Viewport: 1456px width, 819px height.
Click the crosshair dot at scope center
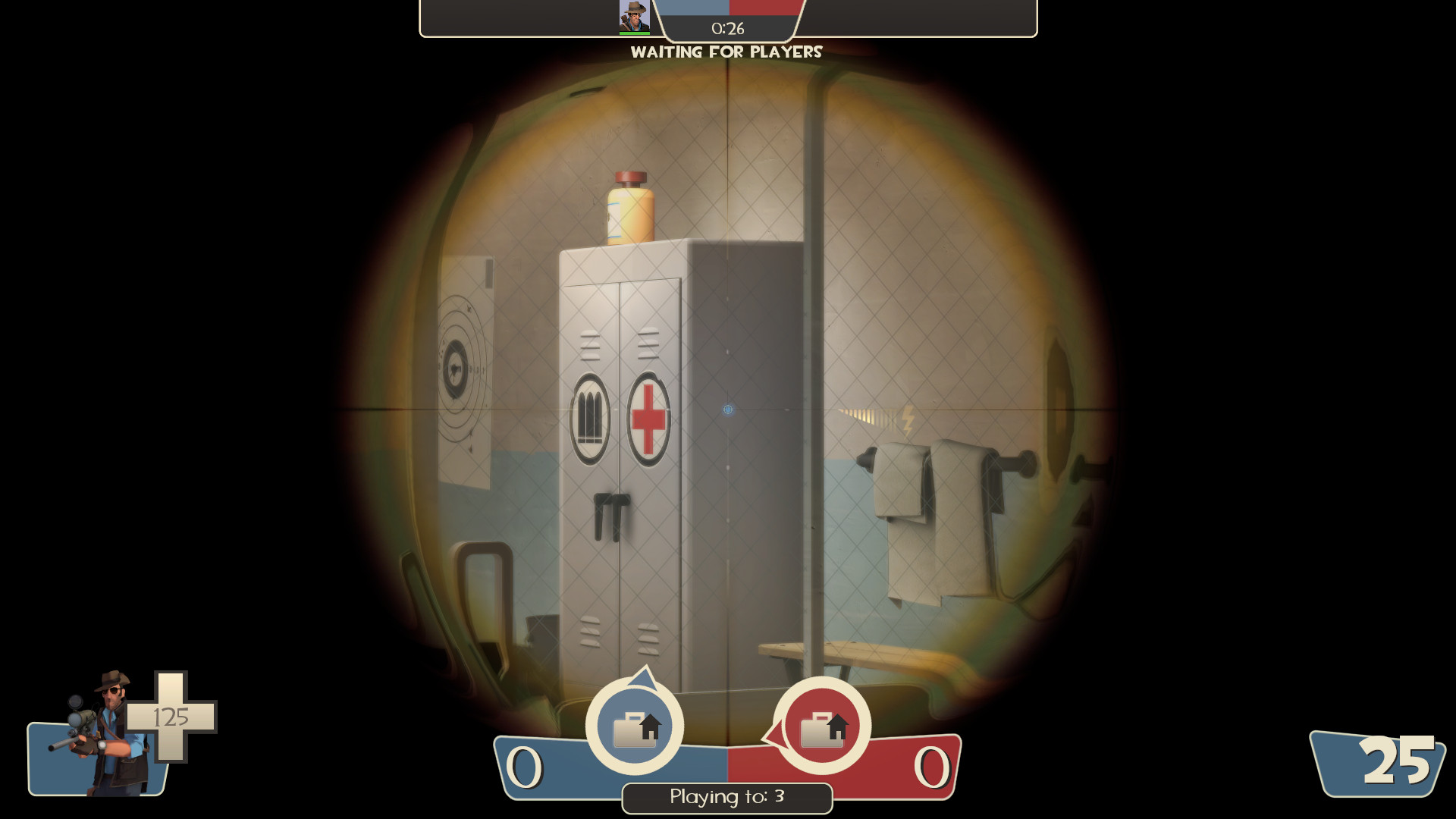point(726,408)
